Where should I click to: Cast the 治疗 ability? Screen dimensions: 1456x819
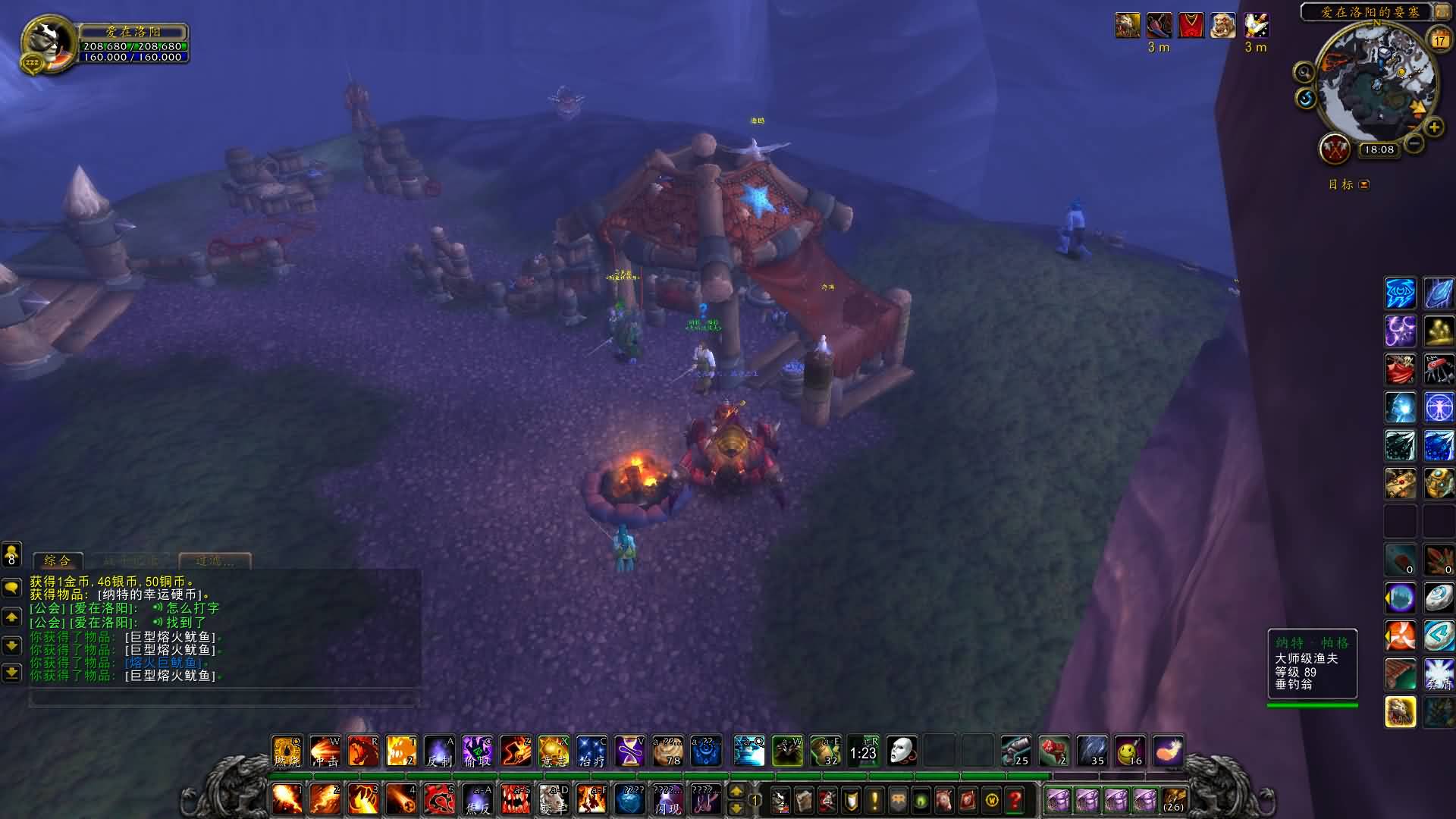pos(591,752)
